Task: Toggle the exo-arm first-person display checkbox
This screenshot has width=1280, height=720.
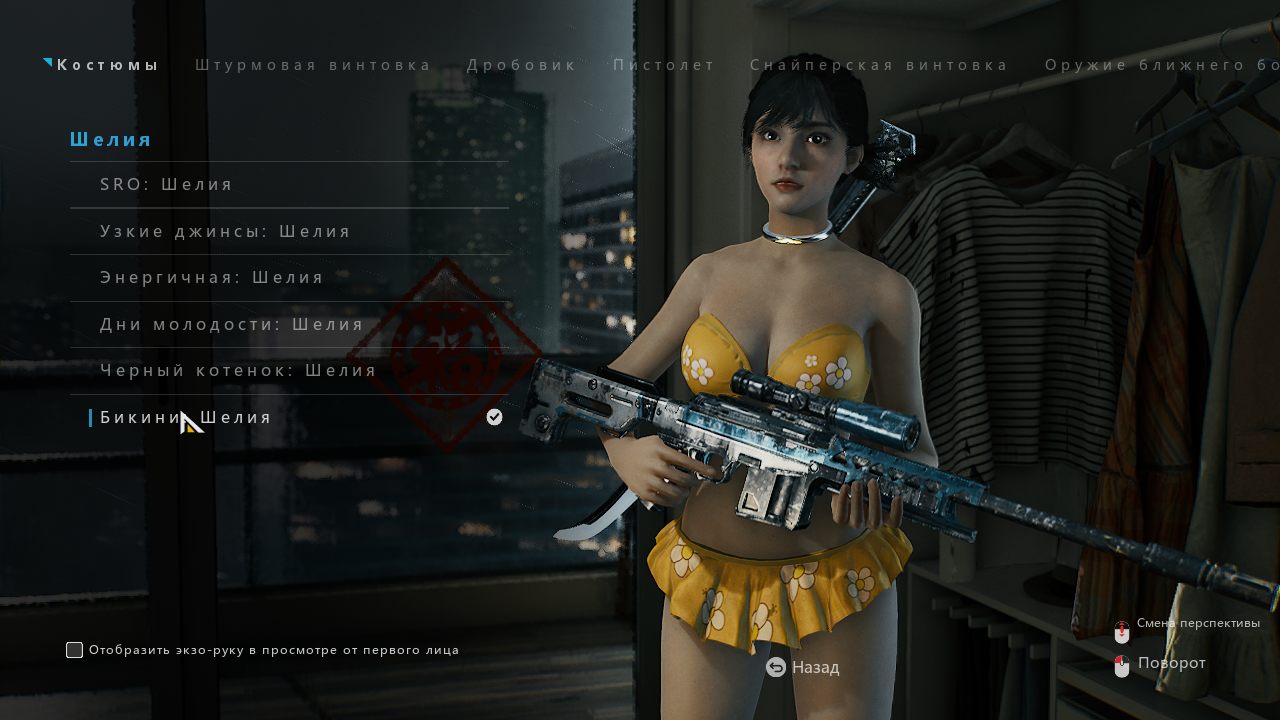Action: point(75,650)
